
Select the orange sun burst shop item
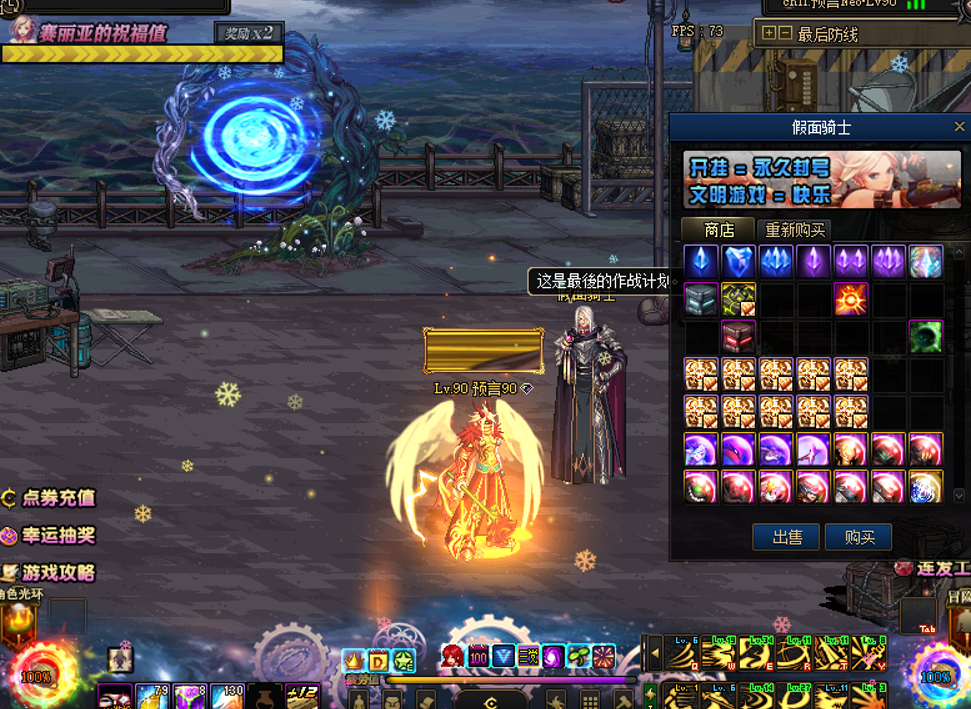tap(851, 298)
